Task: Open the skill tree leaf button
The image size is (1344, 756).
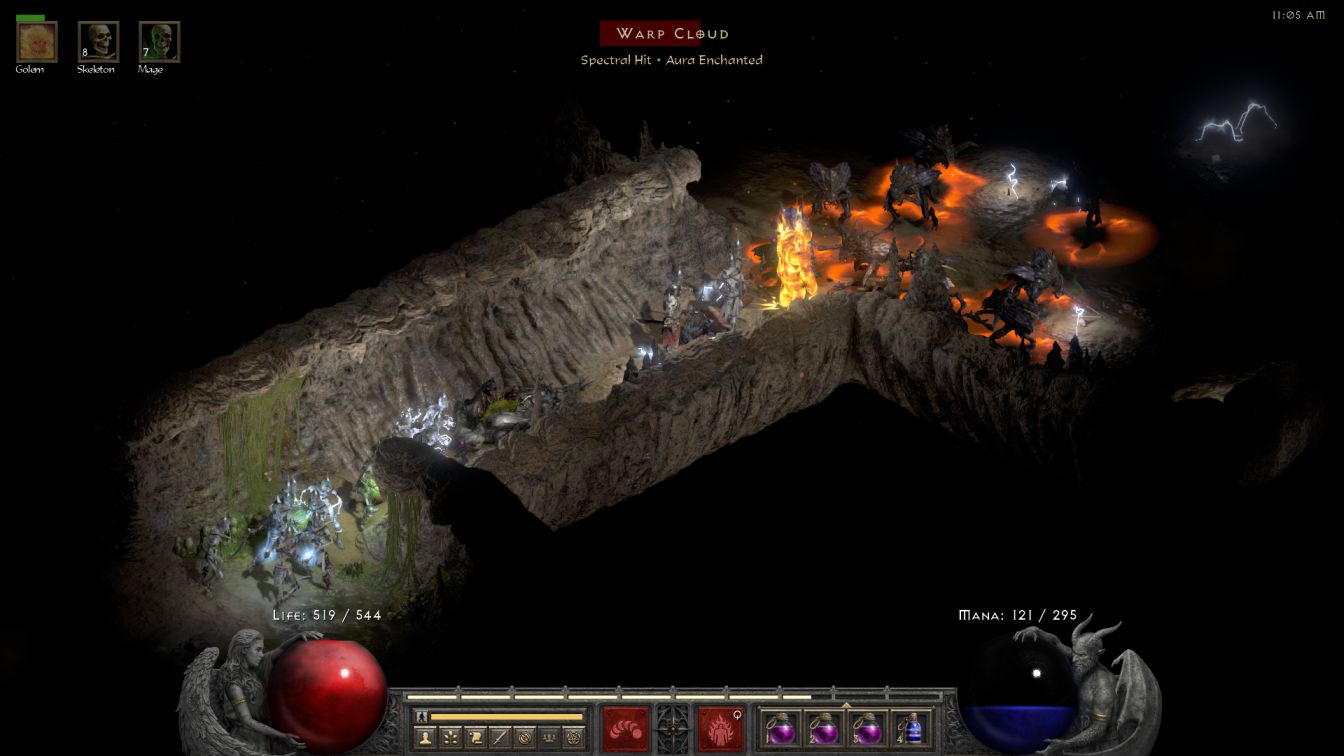Action: click(x=451, y=738)
